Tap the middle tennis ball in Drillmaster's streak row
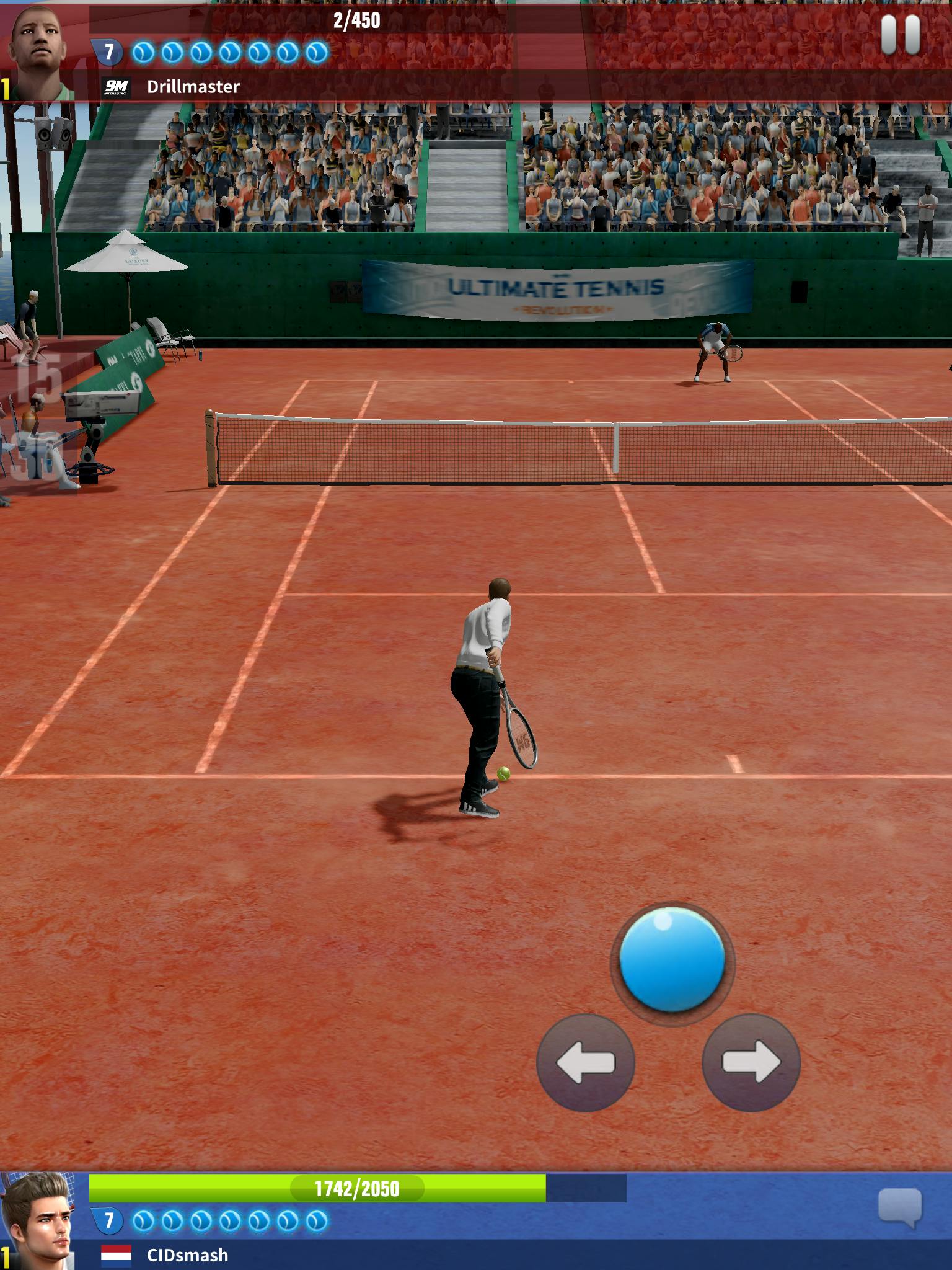 click(x=229, y=53)
